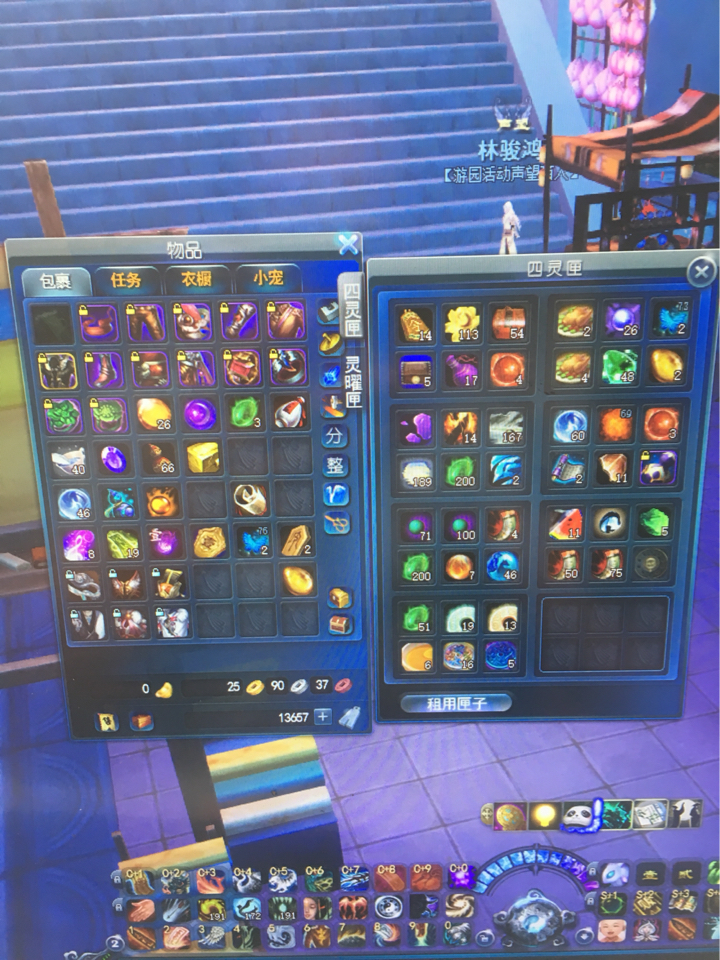This screenshot has height=960, width=720.
Task: Click the 整 sort items button
Action: point(334,466)
